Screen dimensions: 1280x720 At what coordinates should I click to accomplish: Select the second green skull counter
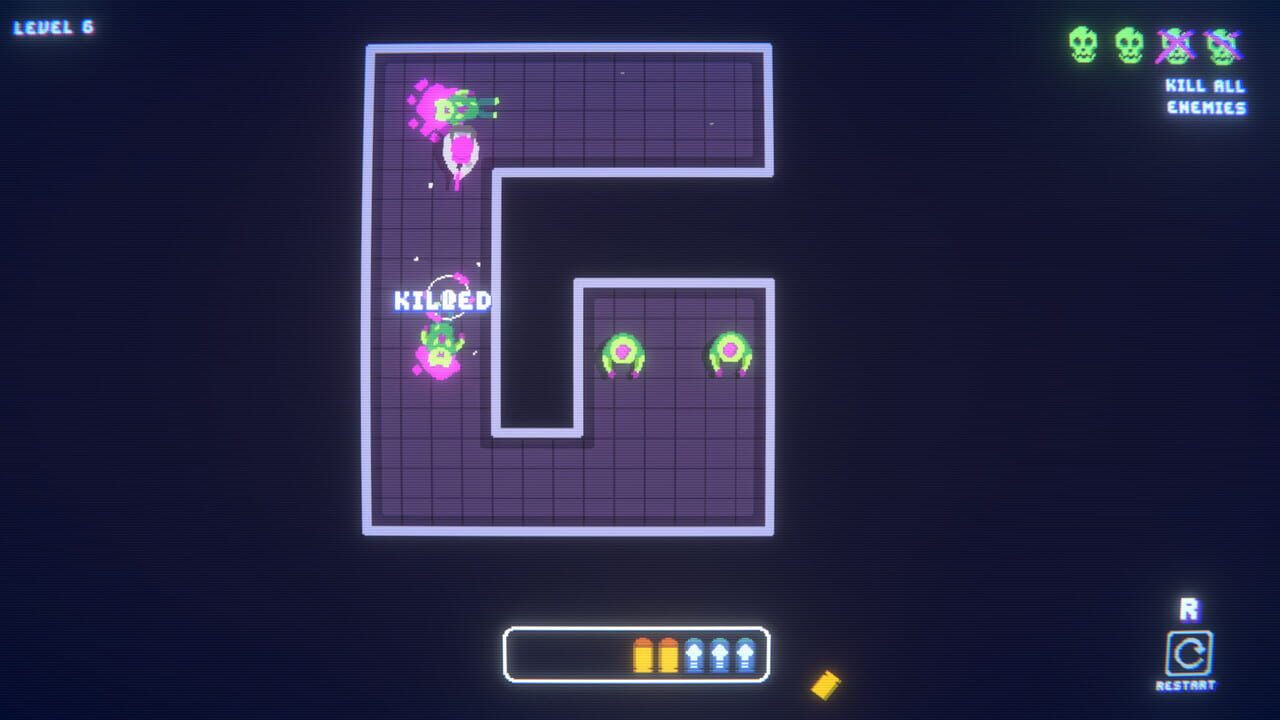point(1131,44)
